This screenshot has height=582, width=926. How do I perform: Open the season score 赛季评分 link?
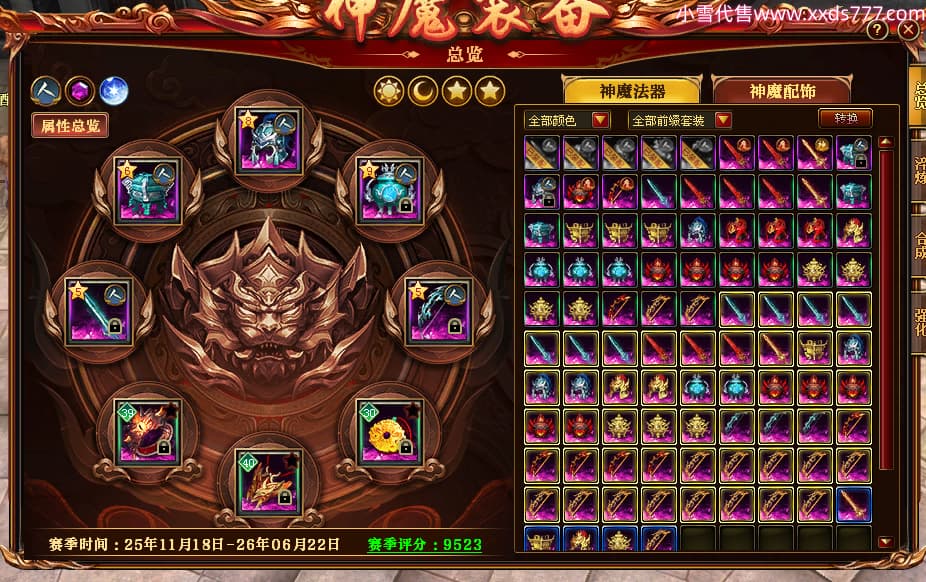pos(424,545)
